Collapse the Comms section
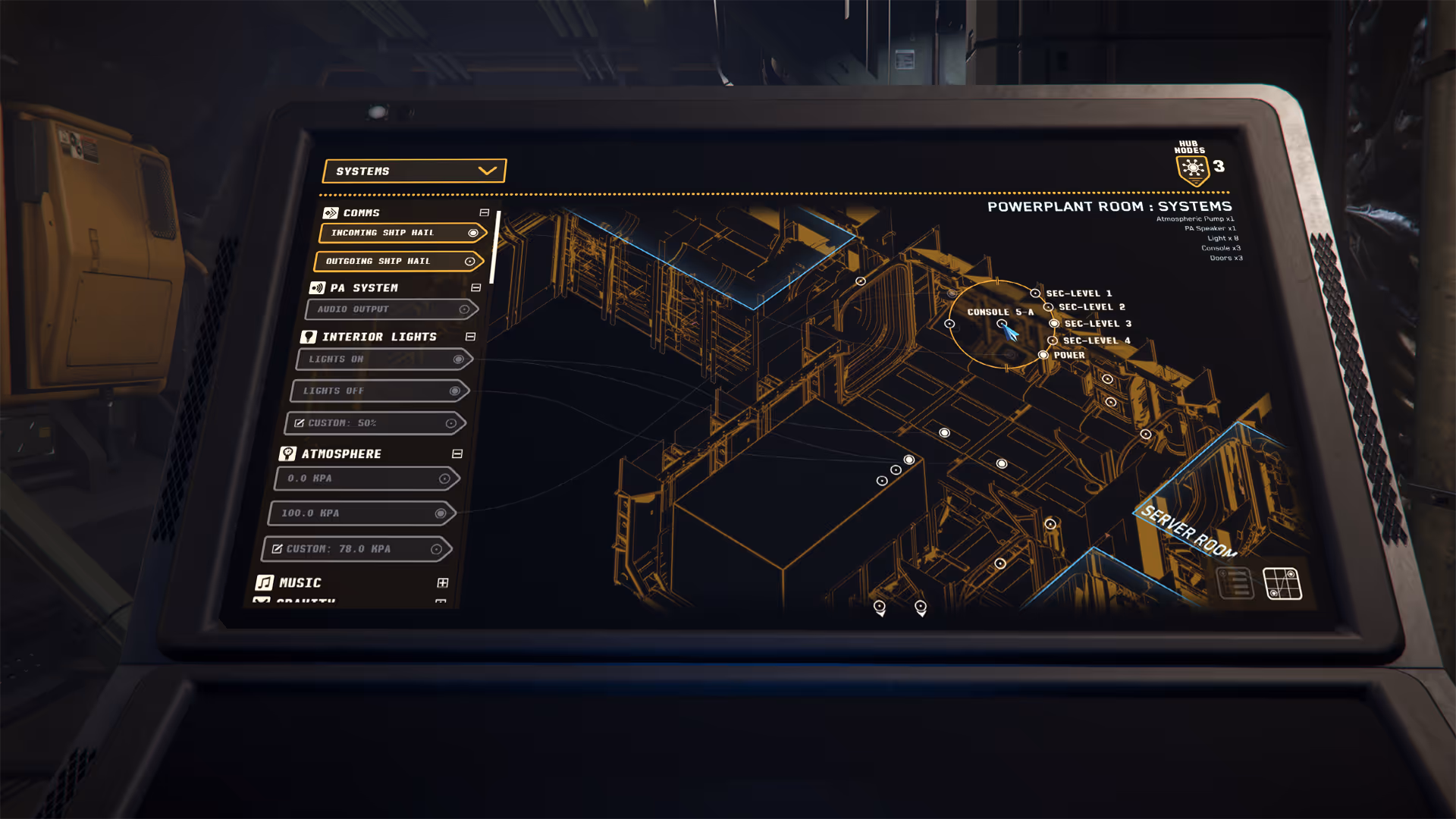 pos(485,213)
